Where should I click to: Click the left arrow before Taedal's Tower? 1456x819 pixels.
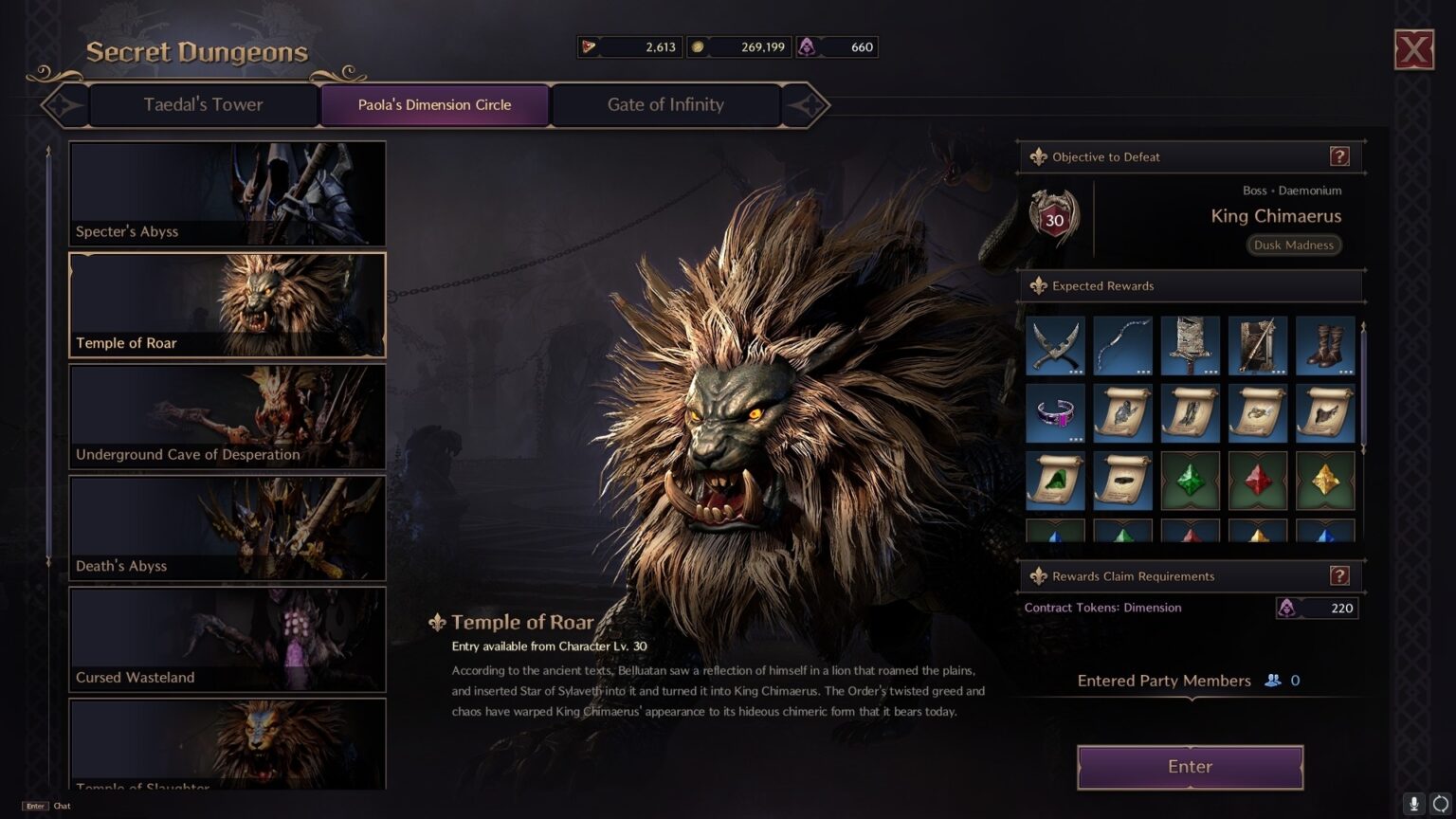[x=64, y=105]
